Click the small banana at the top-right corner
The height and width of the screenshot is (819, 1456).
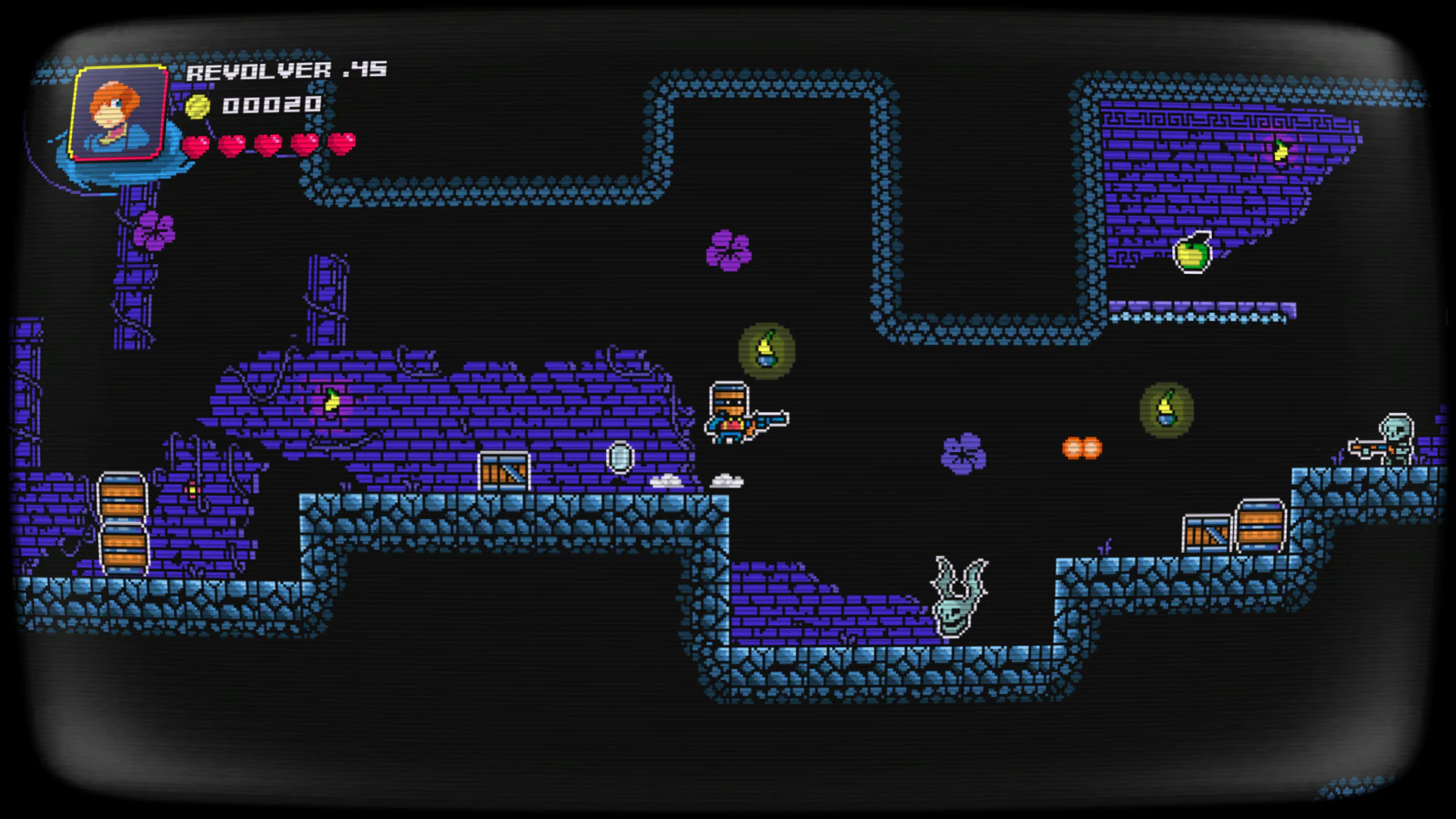tap(1282, 149)
